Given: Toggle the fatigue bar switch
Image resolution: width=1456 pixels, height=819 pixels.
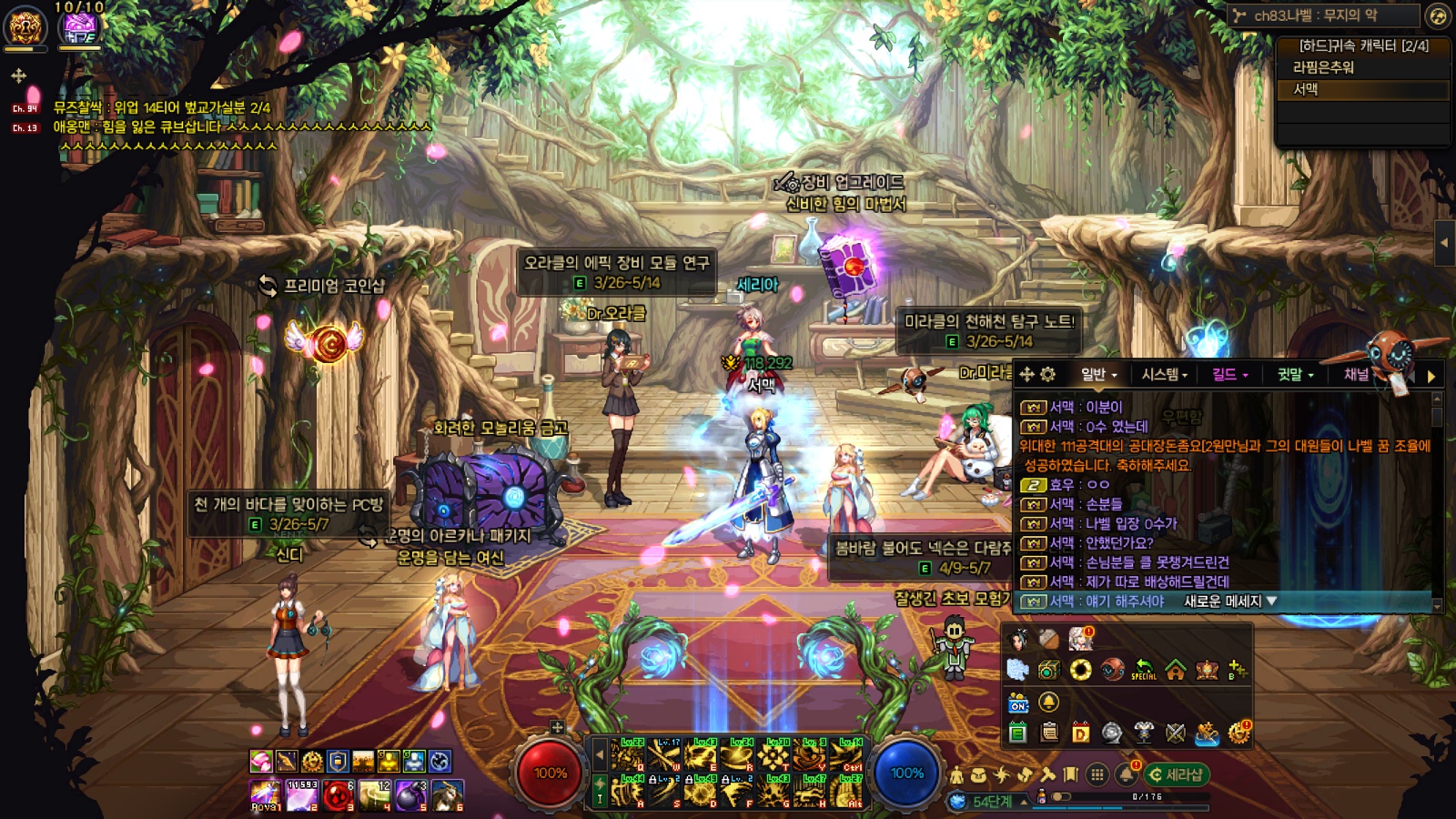Looking at the screenshot, I should (1061, 797).
